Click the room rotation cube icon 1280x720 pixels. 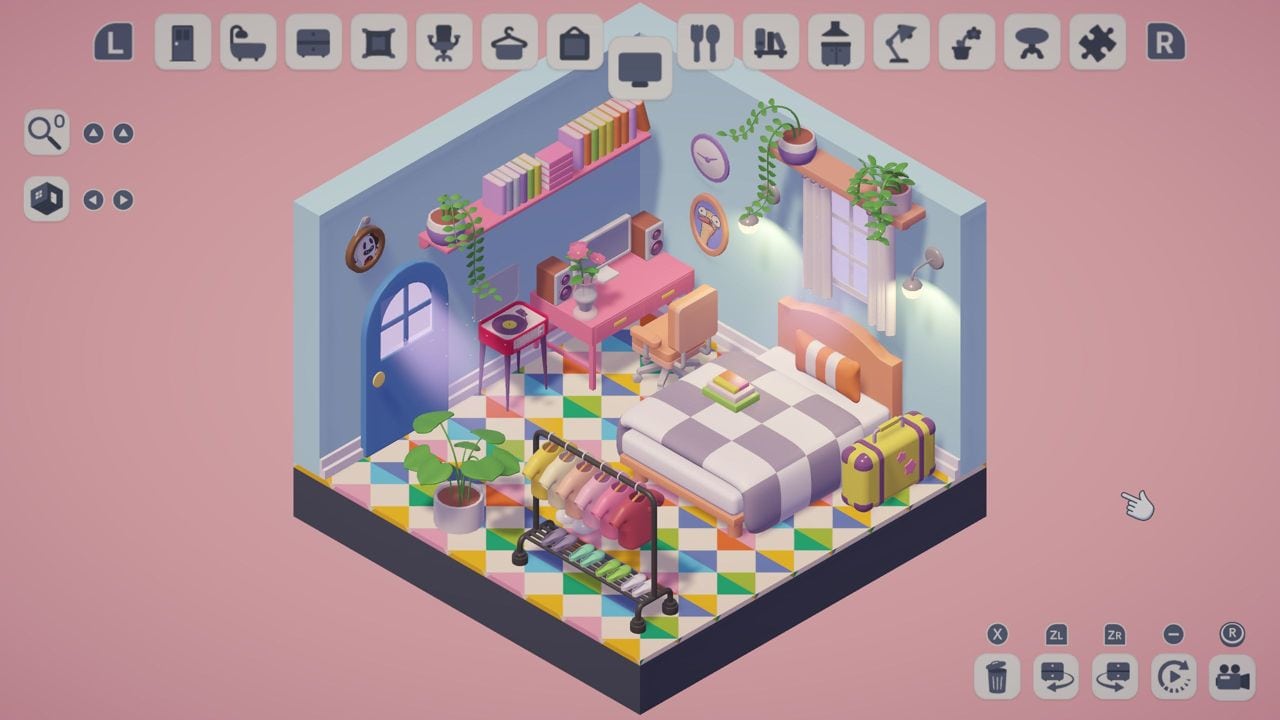click(x=46, y=198)
